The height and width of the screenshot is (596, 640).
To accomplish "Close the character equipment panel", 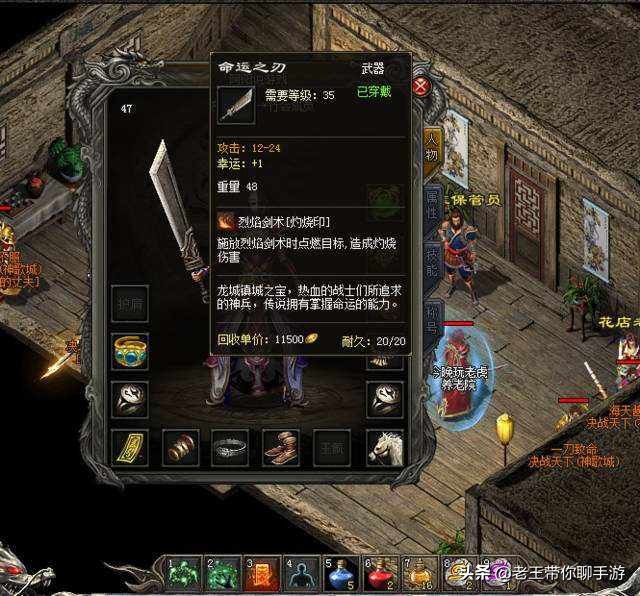I will tap(421, 86).
